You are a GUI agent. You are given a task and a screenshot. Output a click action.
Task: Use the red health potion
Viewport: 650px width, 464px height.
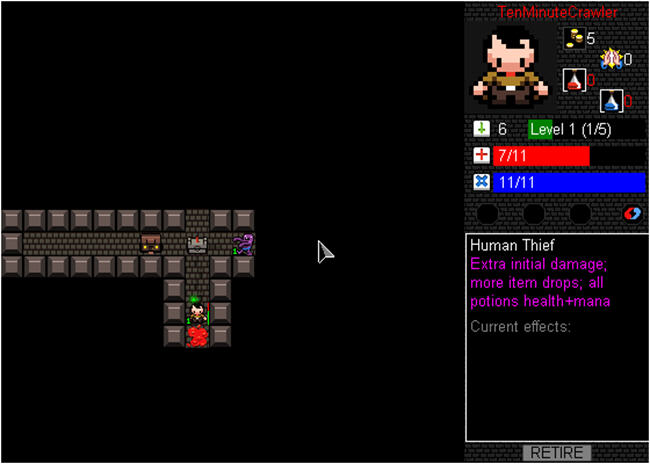573,79
